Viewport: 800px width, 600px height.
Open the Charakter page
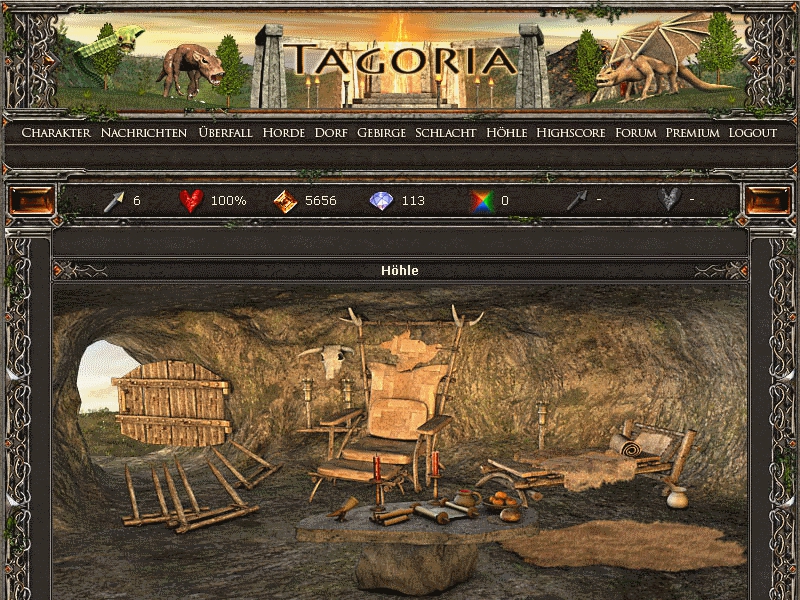tap(56, 133)
